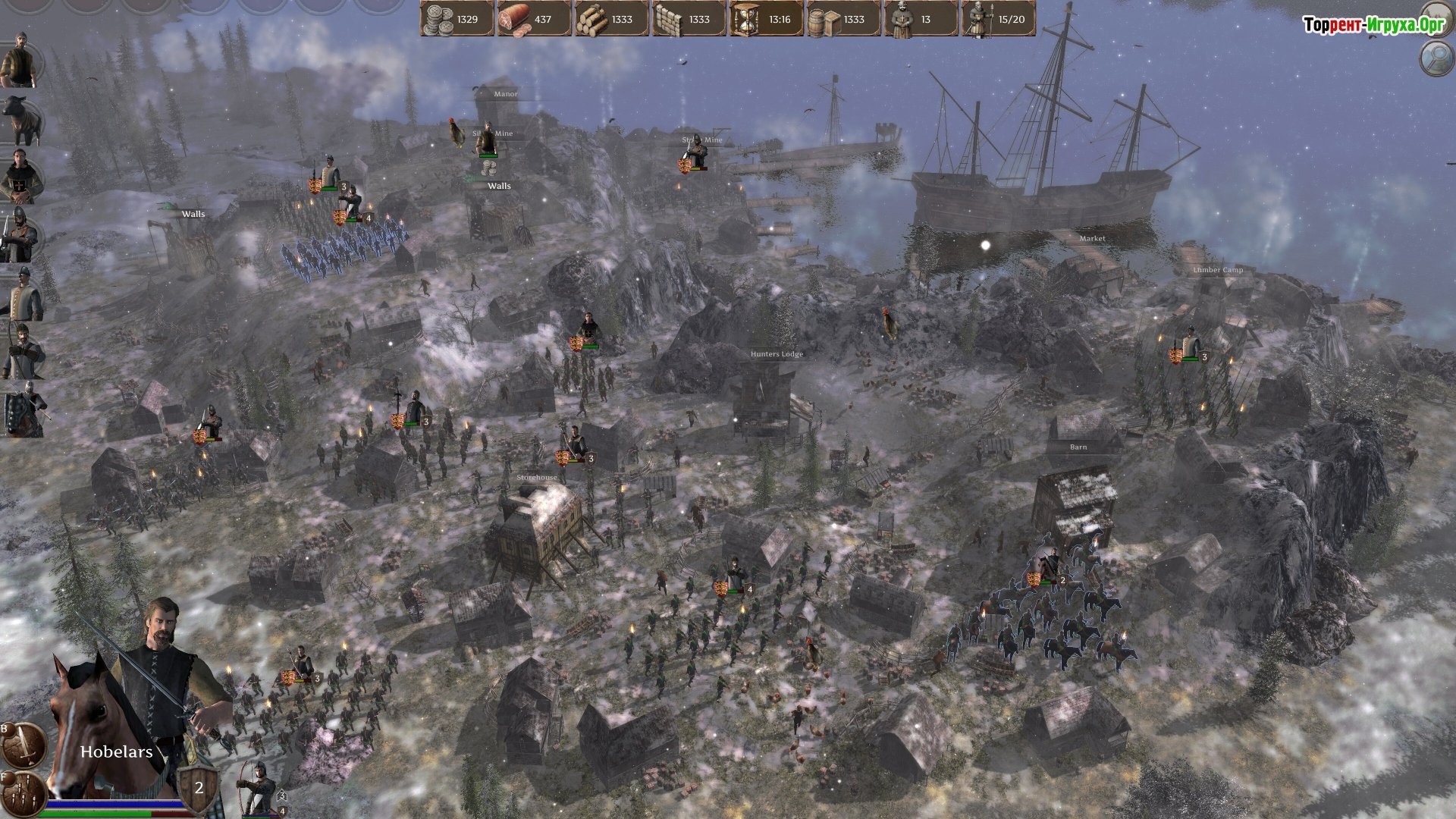Click the Hobelars shield badge numbered 2
This screenshot has height=819, width=1456.
pos(199,787)
